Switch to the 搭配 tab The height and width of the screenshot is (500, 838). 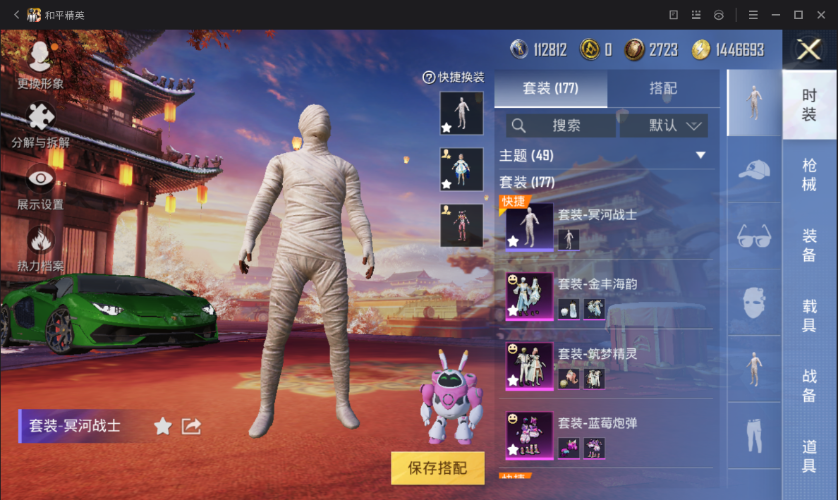[663, 88]
